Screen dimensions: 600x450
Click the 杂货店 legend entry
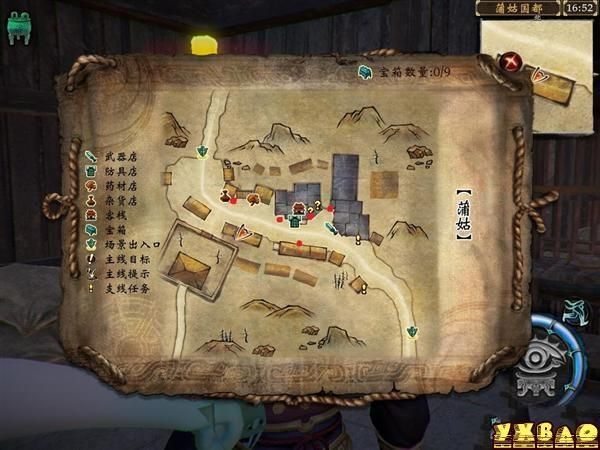(119, 200)
